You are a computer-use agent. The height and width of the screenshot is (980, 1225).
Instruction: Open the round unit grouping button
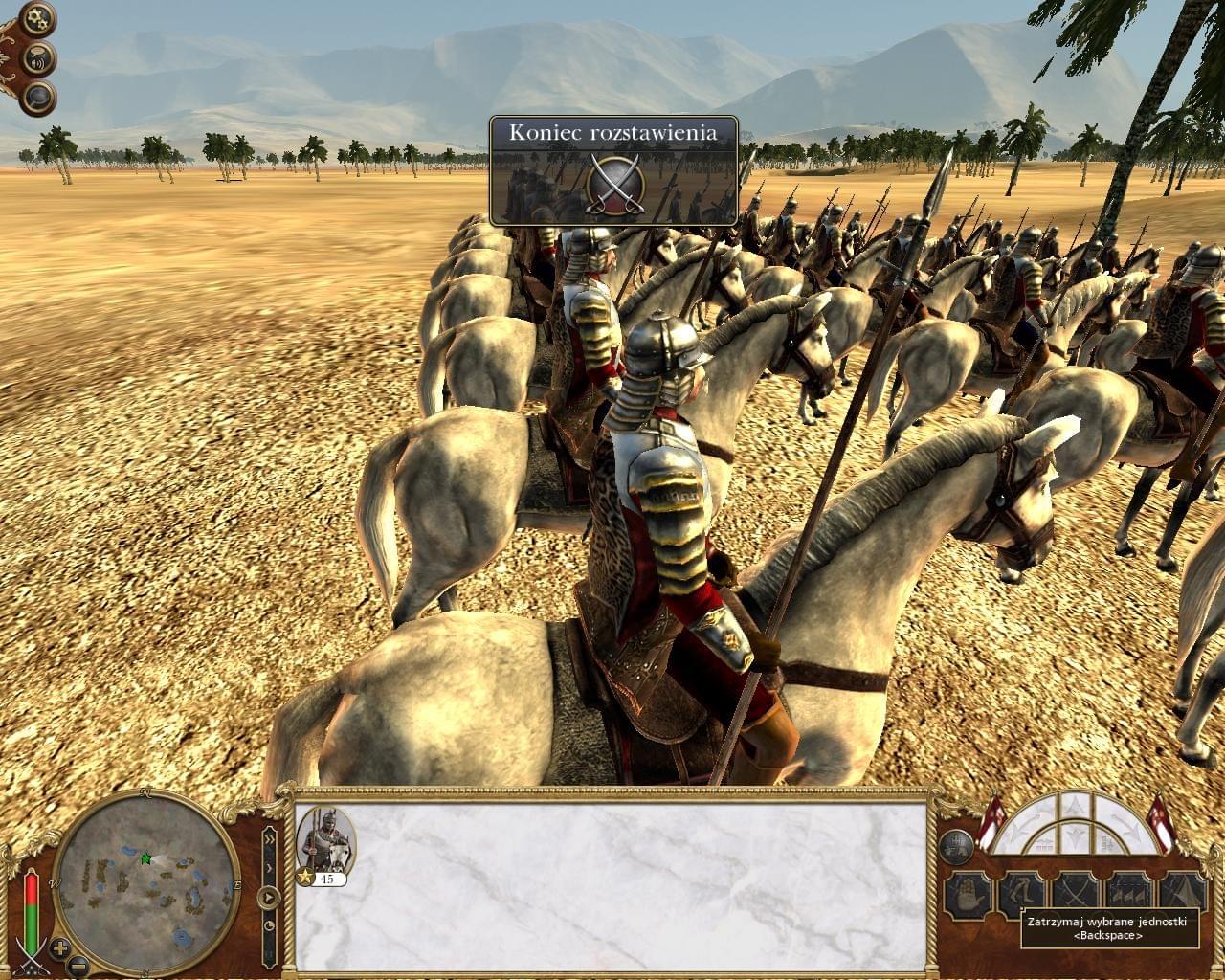pyautogui.click(x=956, y=844)
